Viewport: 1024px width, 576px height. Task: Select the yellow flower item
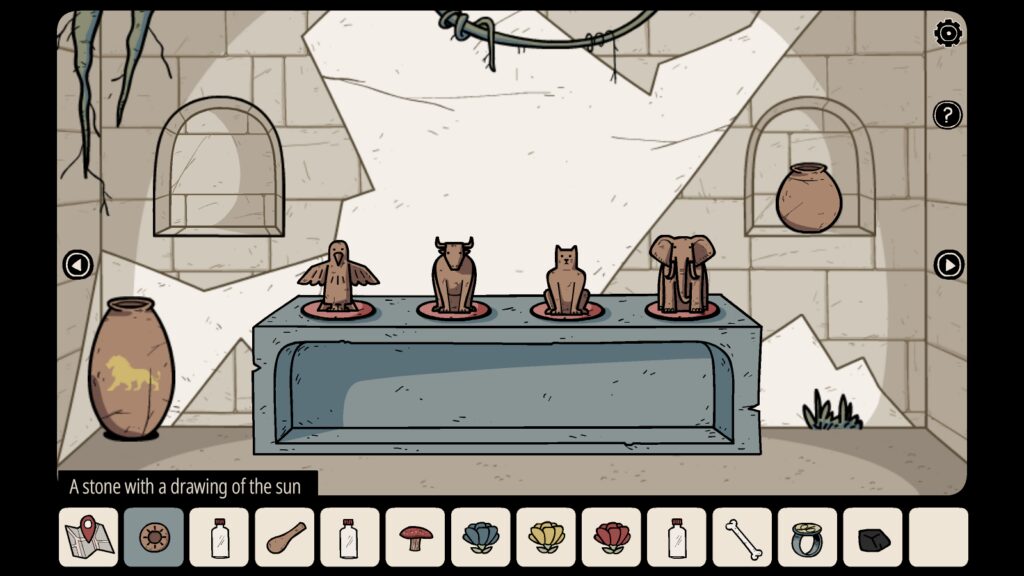point(546,537)
